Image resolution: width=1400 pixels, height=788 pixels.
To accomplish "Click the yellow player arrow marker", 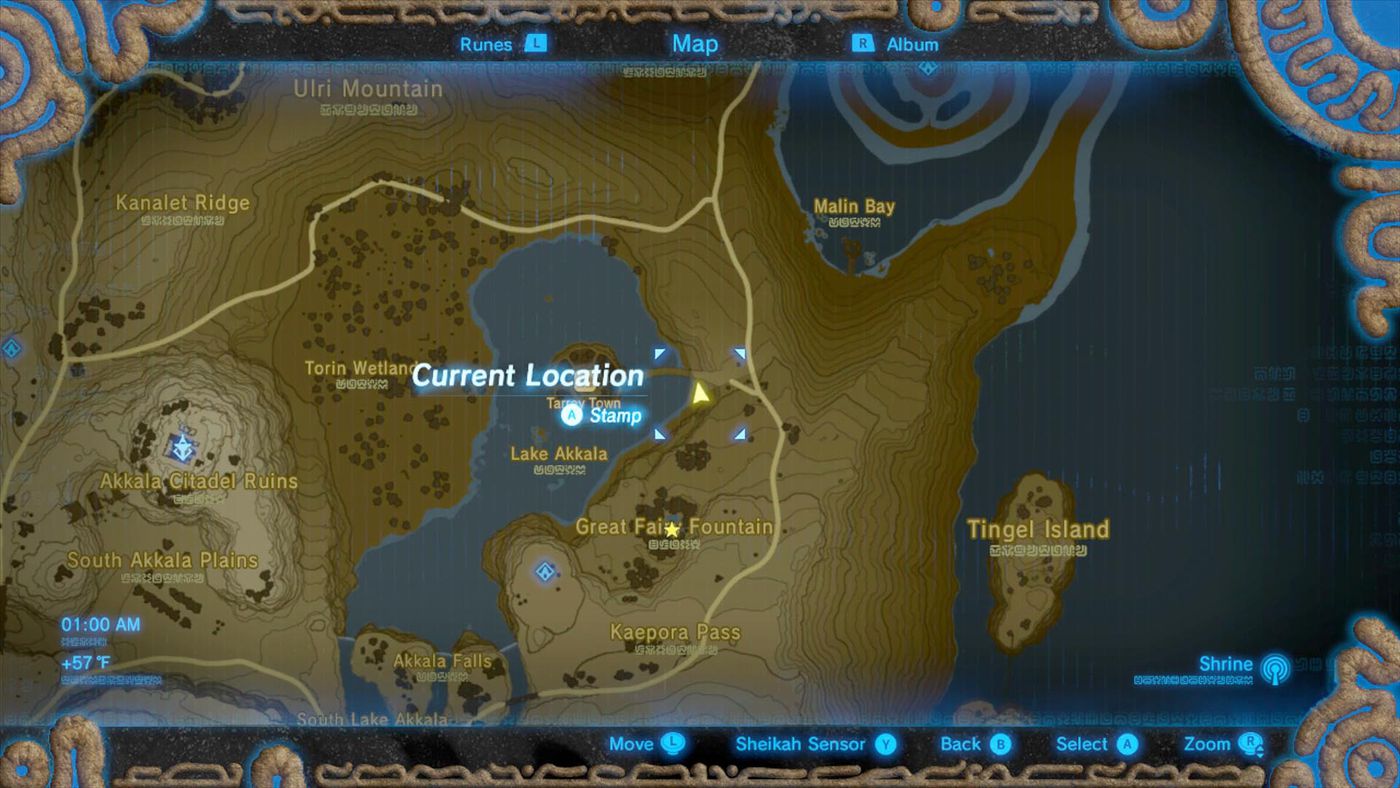I will [701, 394].
